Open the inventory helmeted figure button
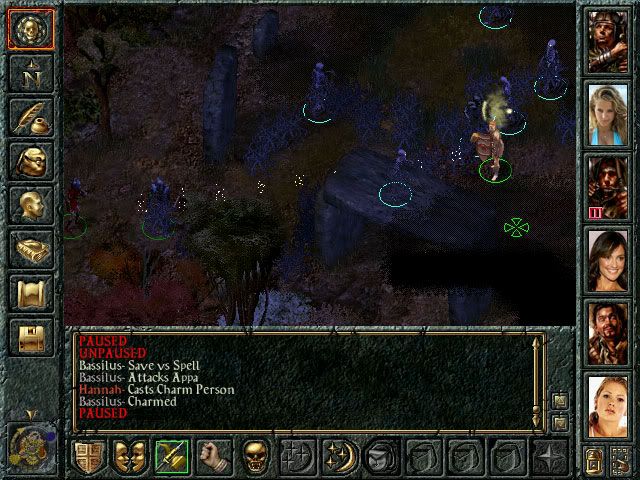Screen dimensions: 640x480 coord(30,161)
